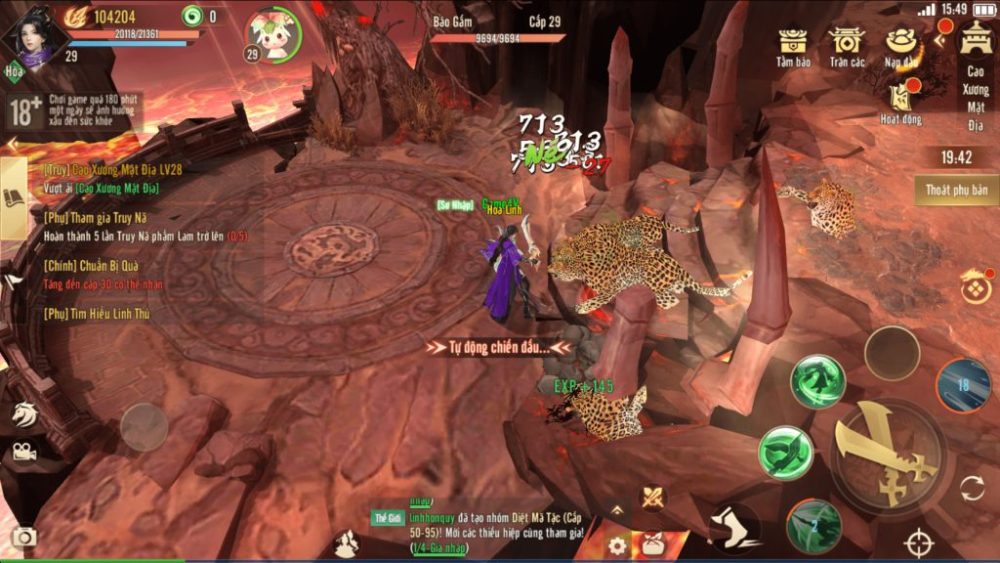The image size is (1000, 563).
Task: Switch skill set with the rotate arrows
Action: [972, 489]
